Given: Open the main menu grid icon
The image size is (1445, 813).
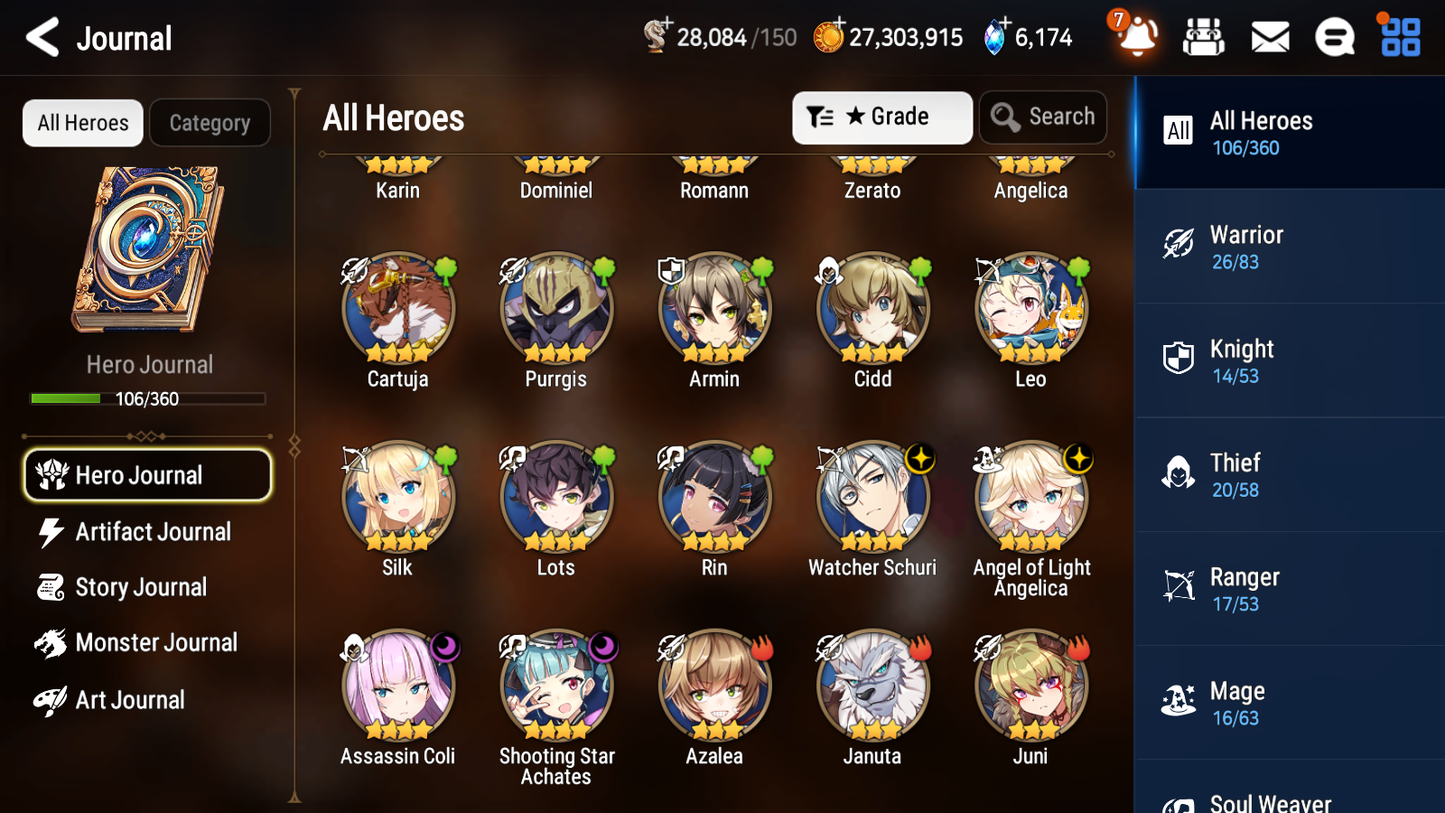Looking at the screenshot, I should point(1399,36).
